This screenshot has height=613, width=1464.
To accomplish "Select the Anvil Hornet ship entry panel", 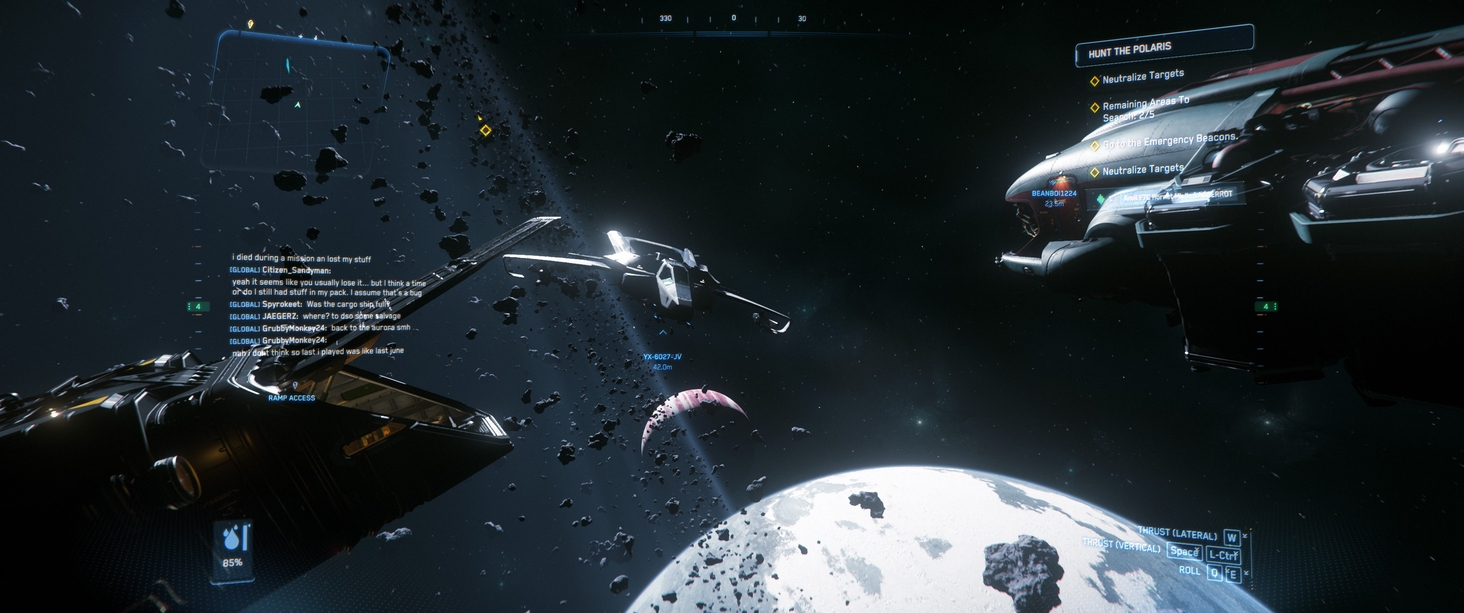I will 1170,198.
